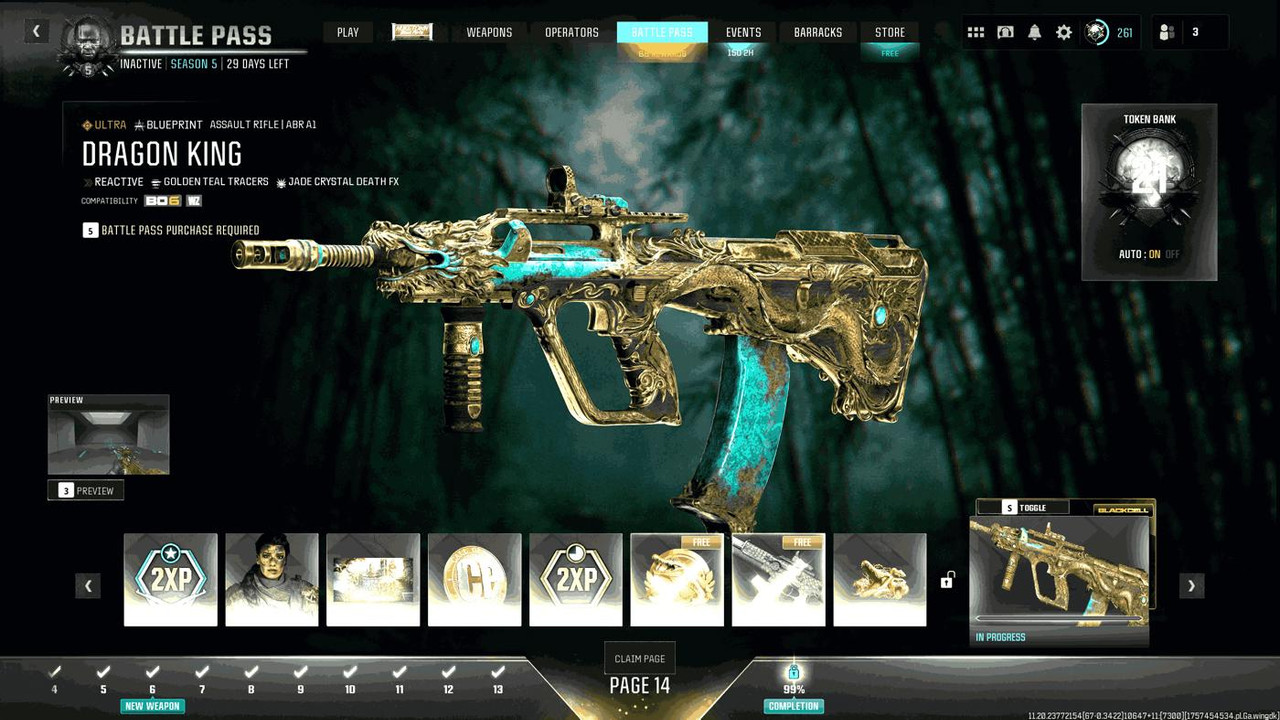The image size is (1280, 720).
Task: Switch to the Weapons tab
Action: coord(490,32)
